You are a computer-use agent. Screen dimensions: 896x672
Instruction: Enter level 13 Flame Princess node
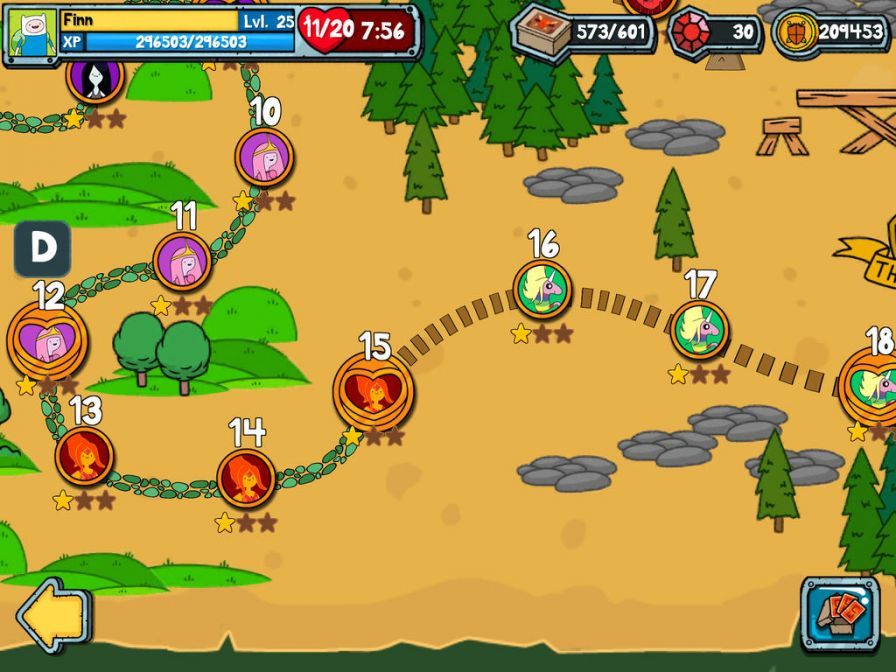(84, 455)
